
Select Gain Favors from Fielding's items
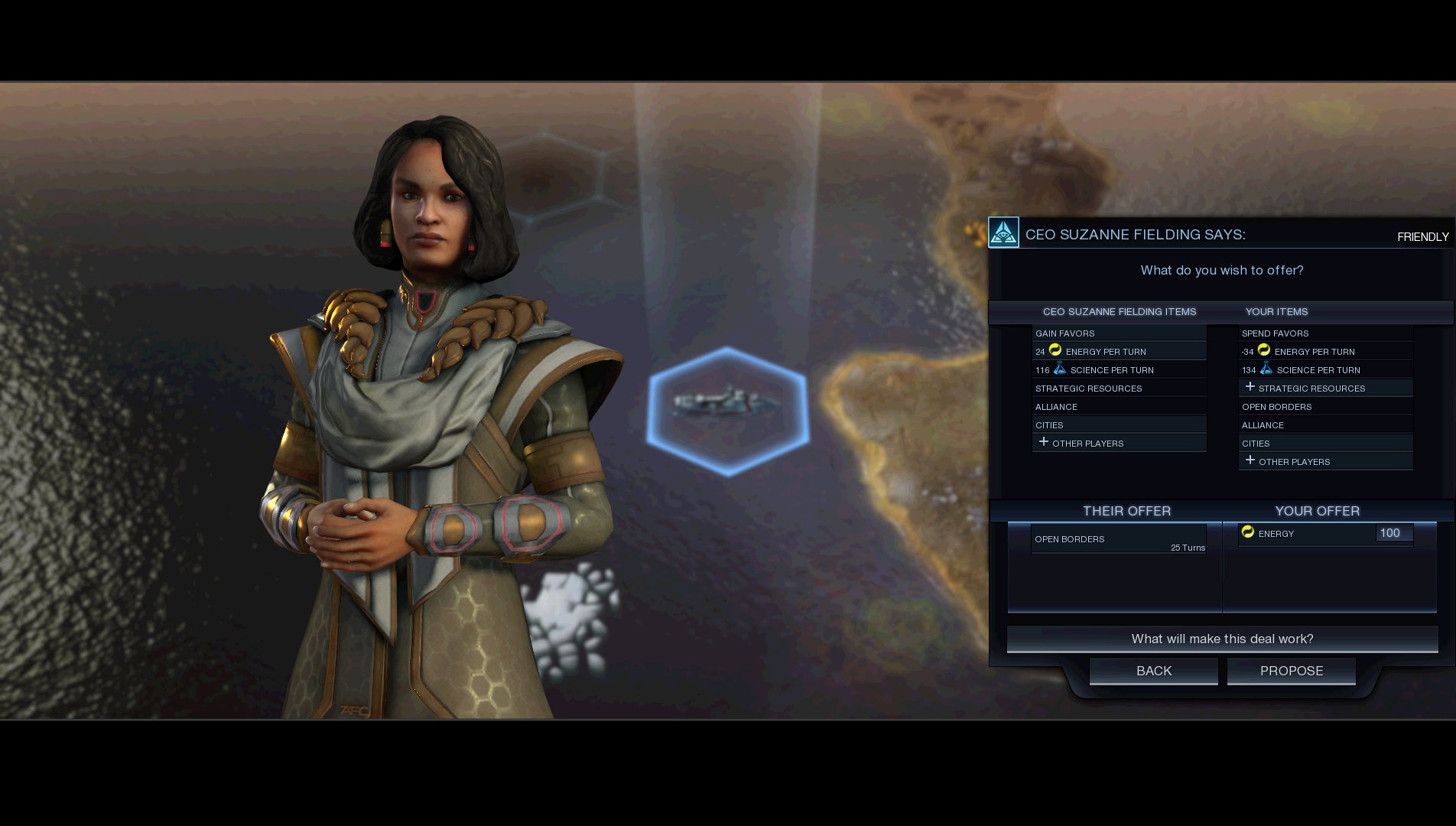[x=1118, y=333]
